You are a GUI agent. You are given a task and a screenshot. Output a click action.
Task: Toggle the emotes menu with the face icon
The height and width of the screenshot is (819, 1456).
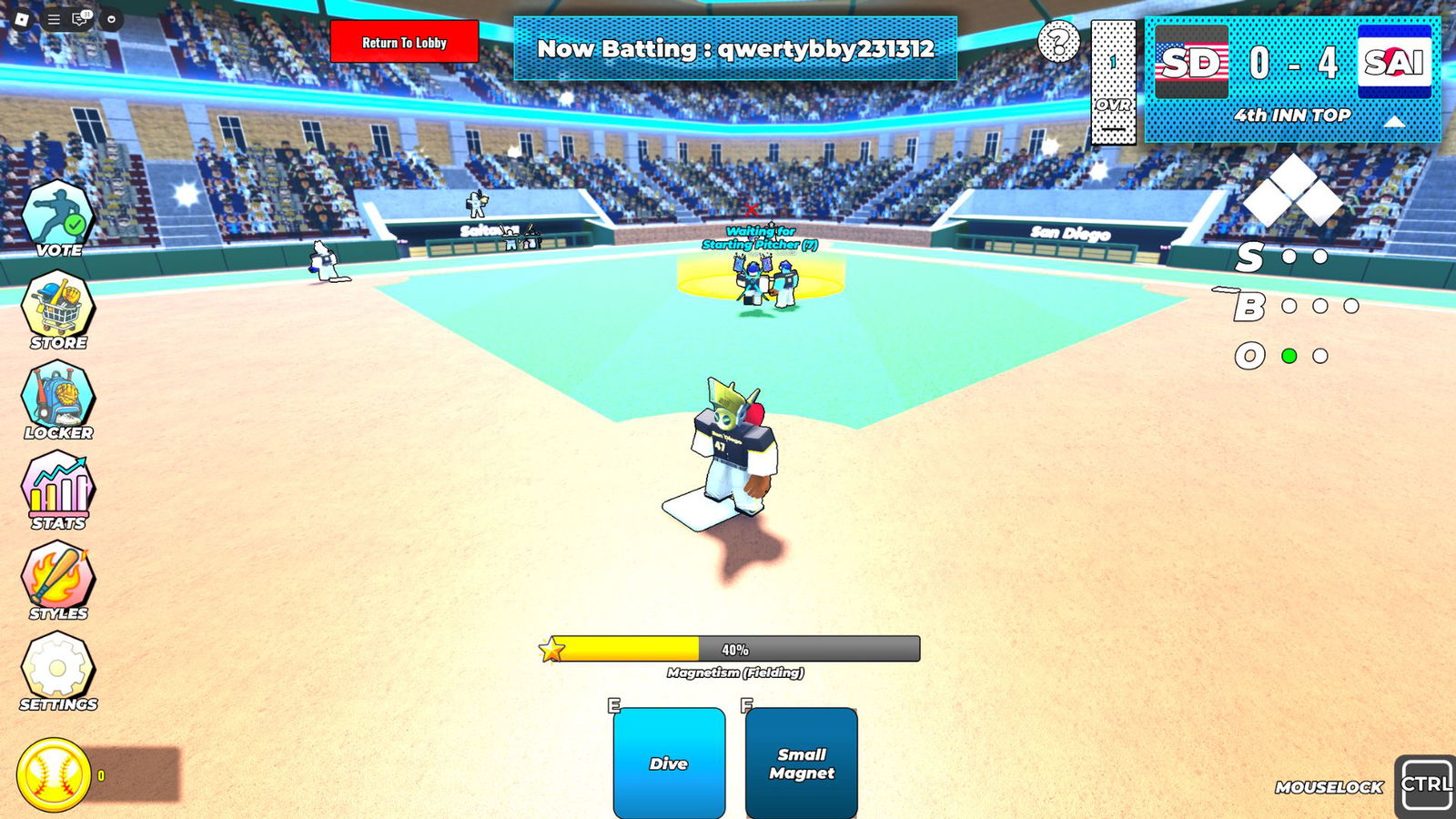pyautogui.click(x=112, y=19)
